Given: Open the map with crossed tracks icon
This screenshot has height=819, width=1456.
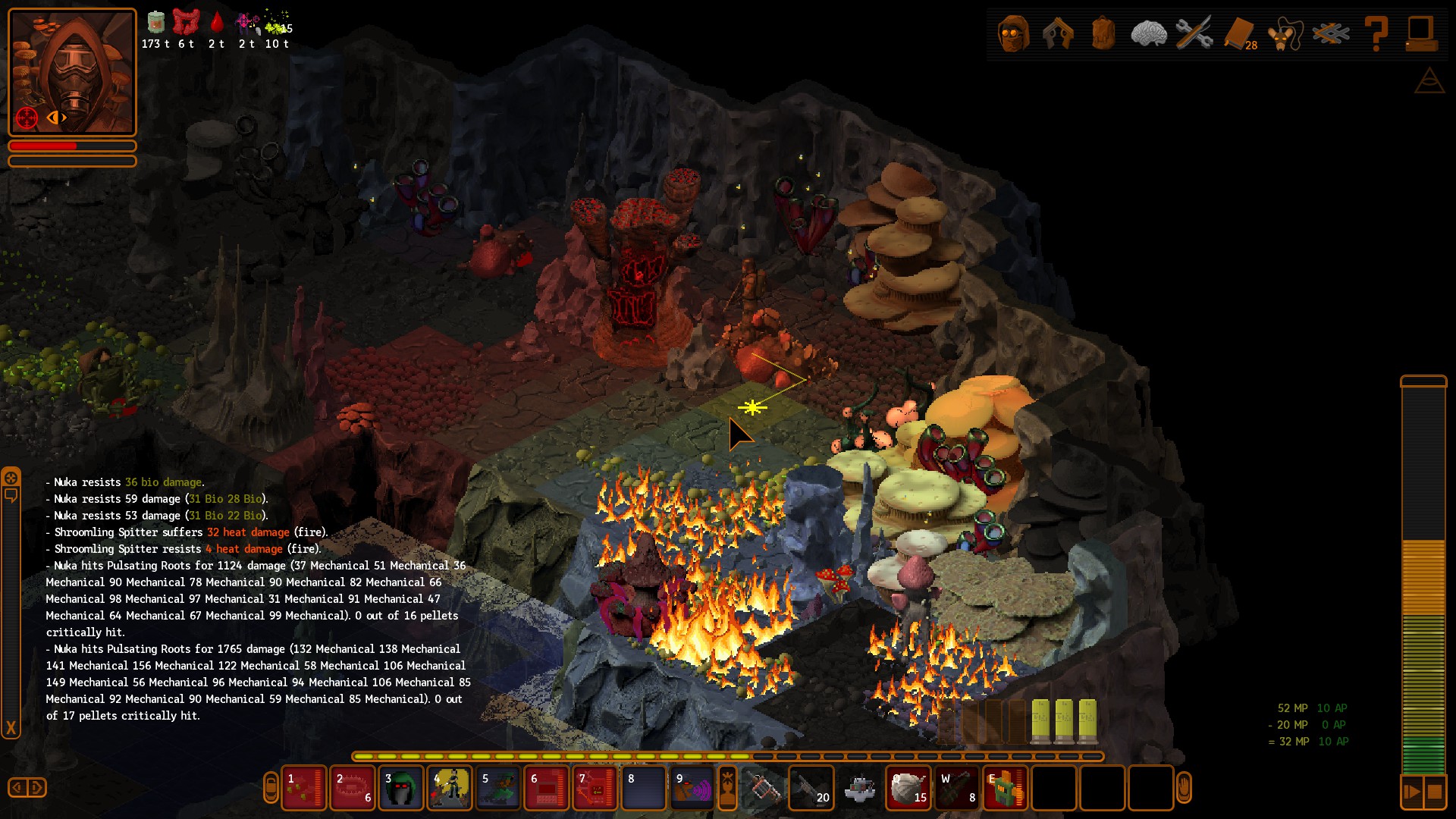Looking at the screenshot, I should click(x=1331, y=34).
